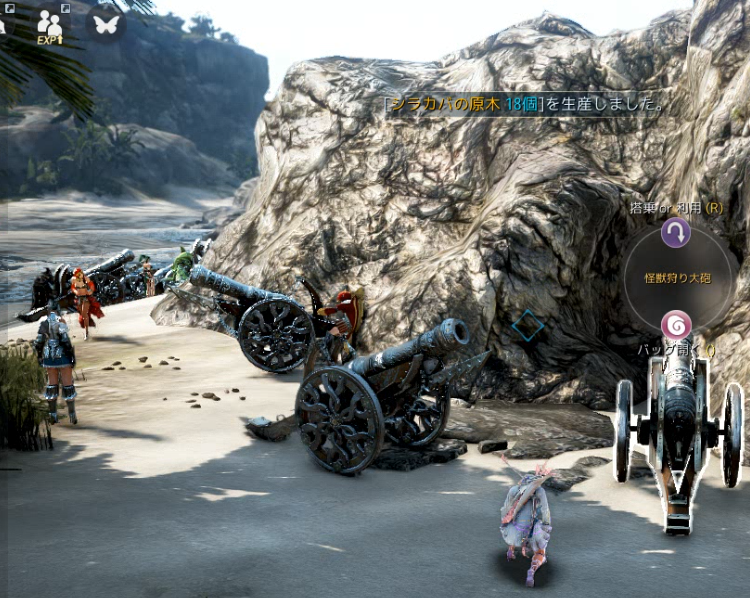Open the cannon's bag via the pink spiral icon
The height and width of the screenshot is (598, 750).
coord(676,324)
